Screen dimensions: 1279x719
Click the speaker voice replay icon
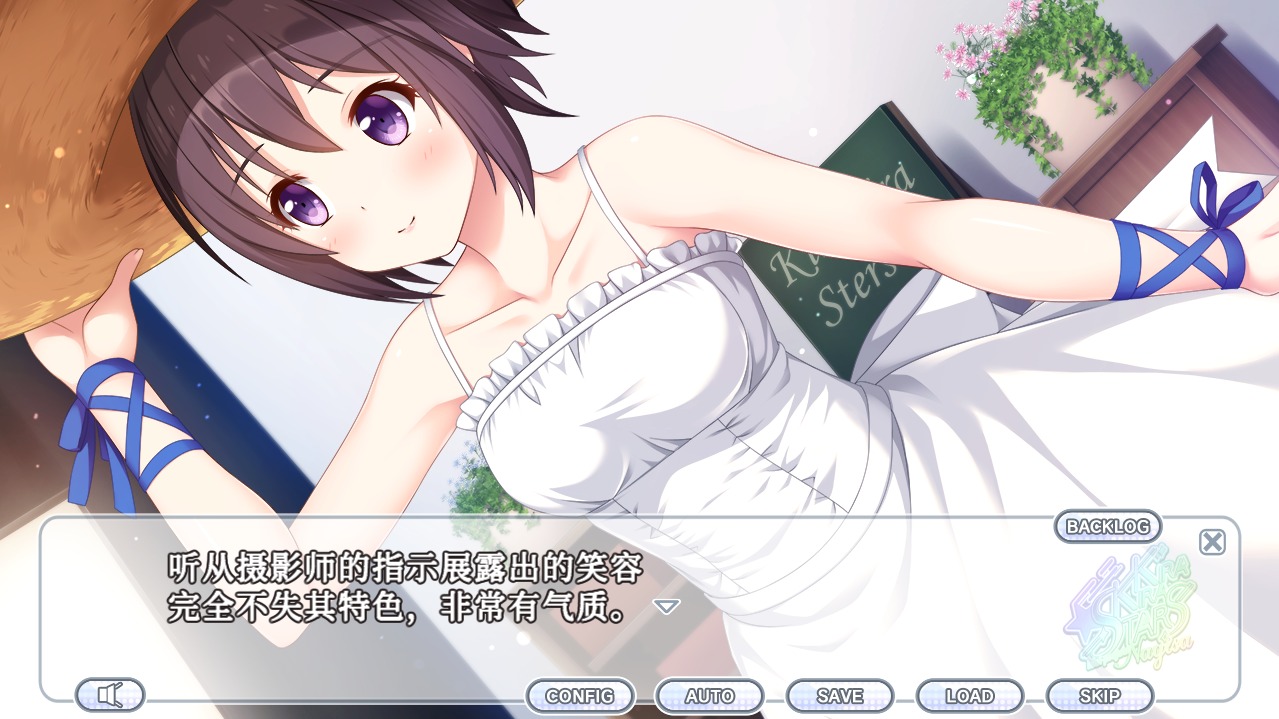[x=110, y=694]
